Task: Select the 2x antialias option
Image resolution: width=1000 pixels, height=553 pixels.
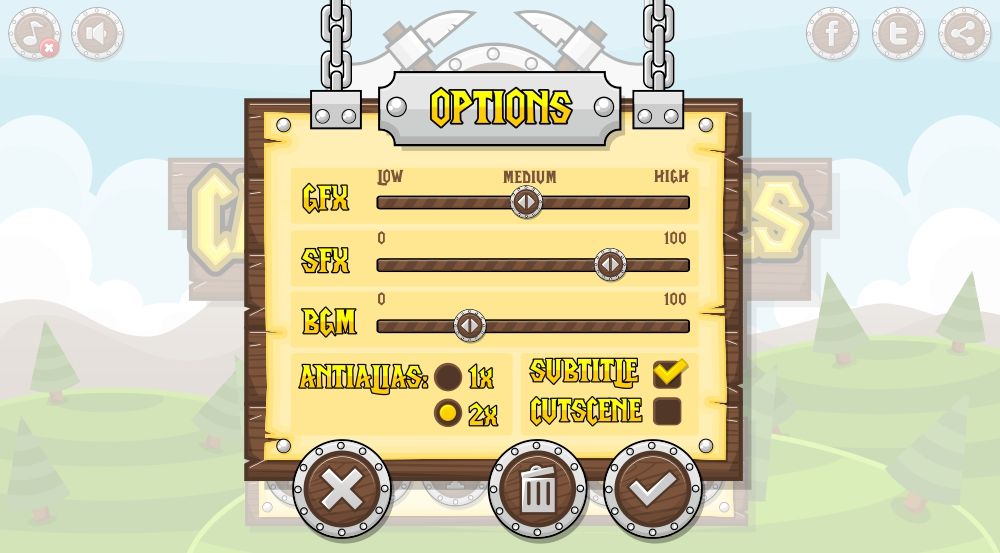Action: click(x=448, y=412)
